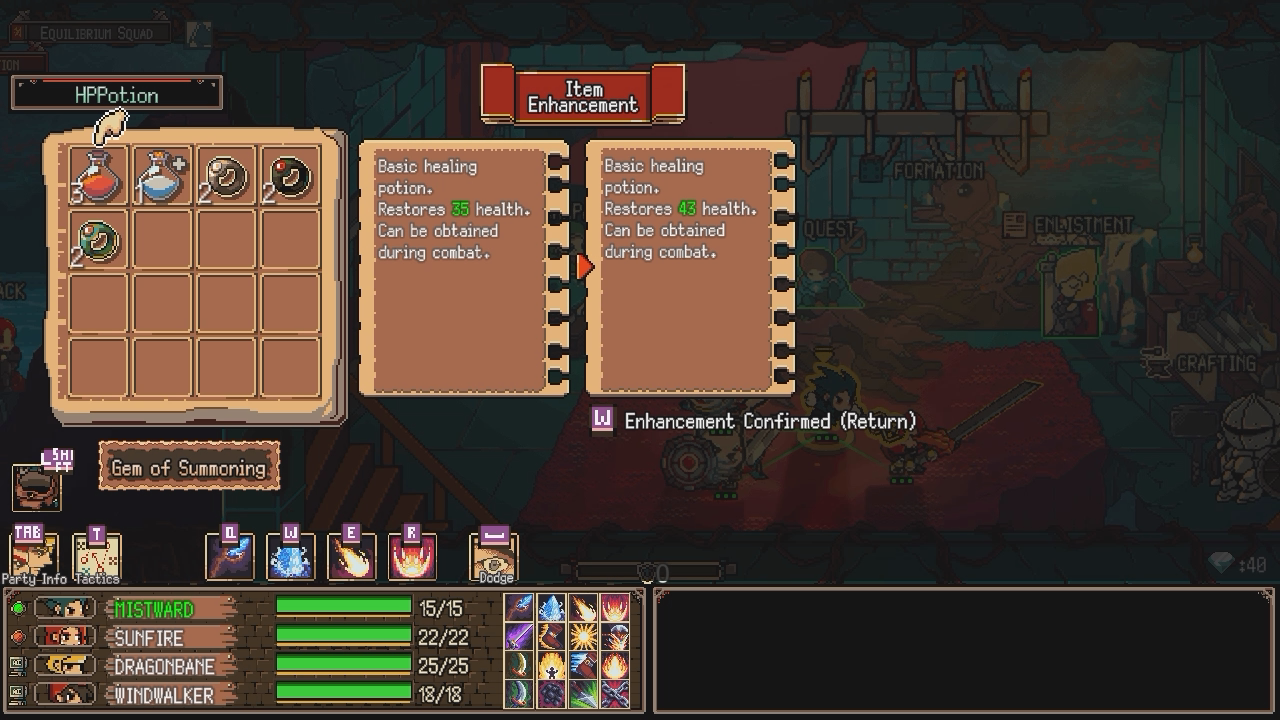Image resolution: width=1280 pixels, height=720 pixels.
Task: Select the ice crystal skill in slot W
Action: pyautogui.click(x=291, y=556)
